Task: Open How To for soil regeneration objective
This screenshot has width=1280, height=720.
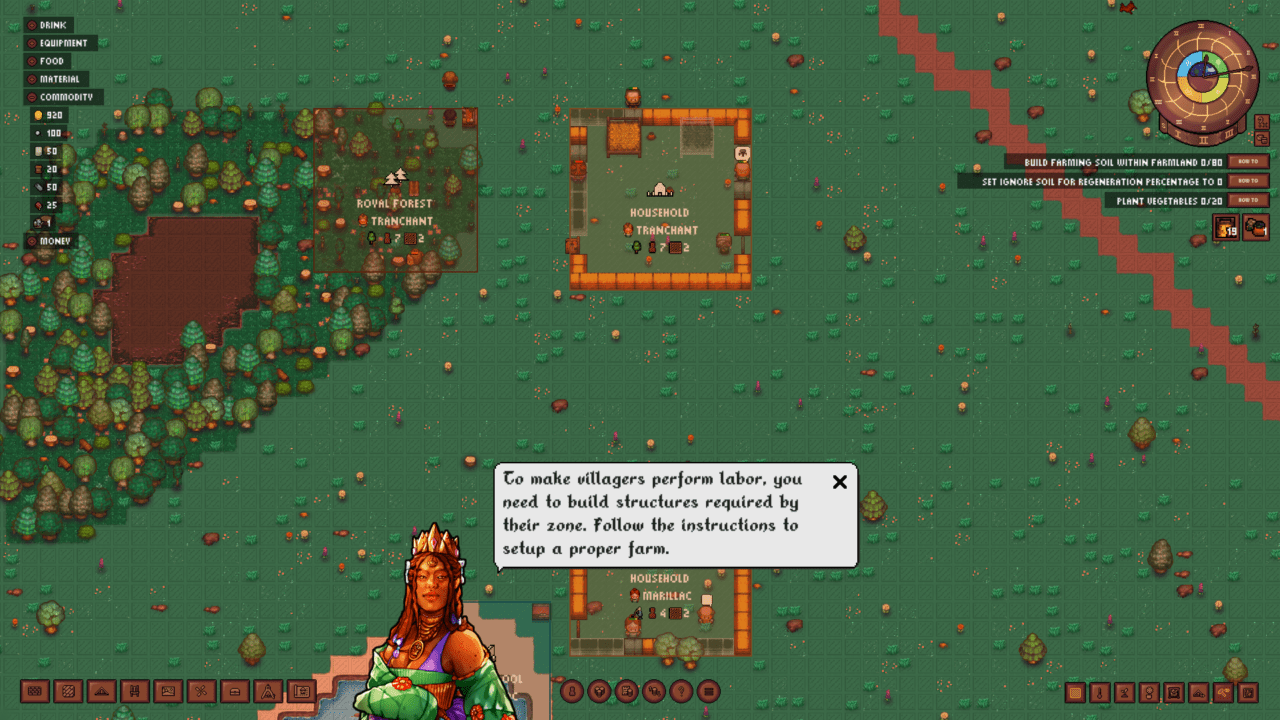Action: coord(1249,181)
